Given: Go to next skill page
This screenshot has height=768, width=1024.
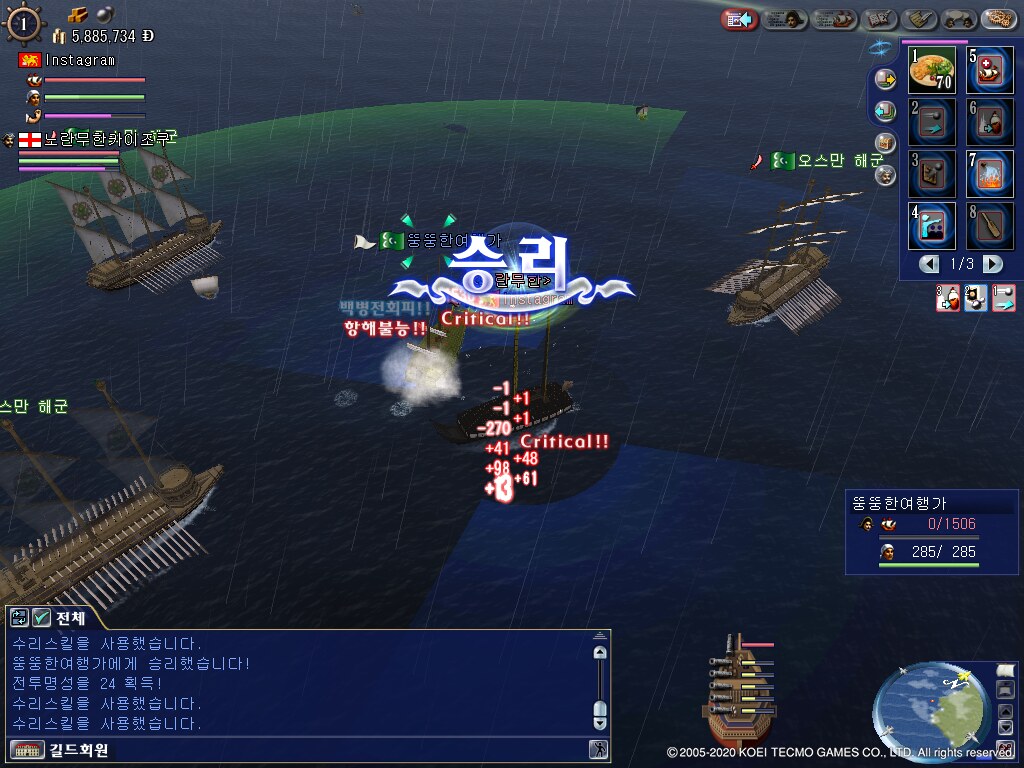Looking at the screenshot, I should (x=992, y=264).
